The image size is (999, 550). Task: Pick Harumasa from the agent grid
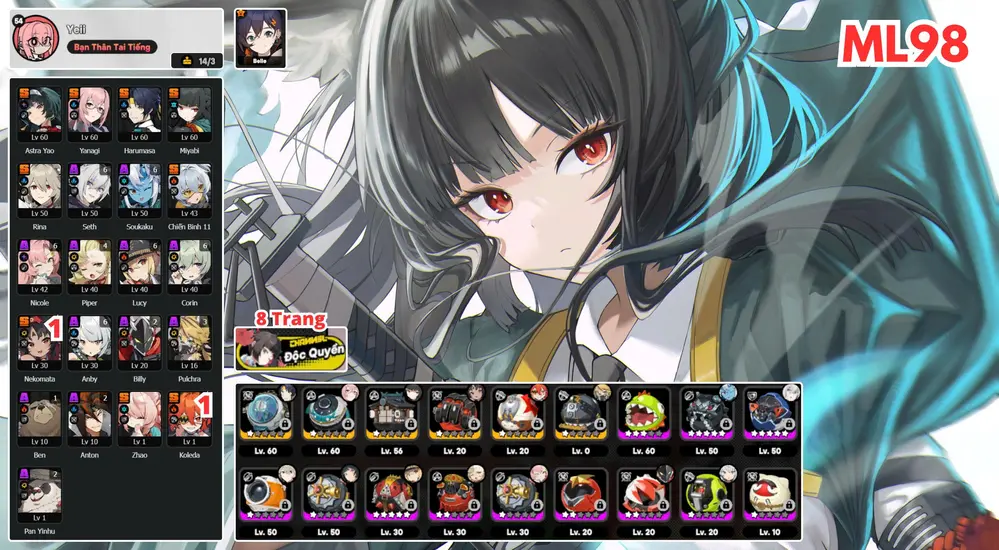(x=140, y=112)
